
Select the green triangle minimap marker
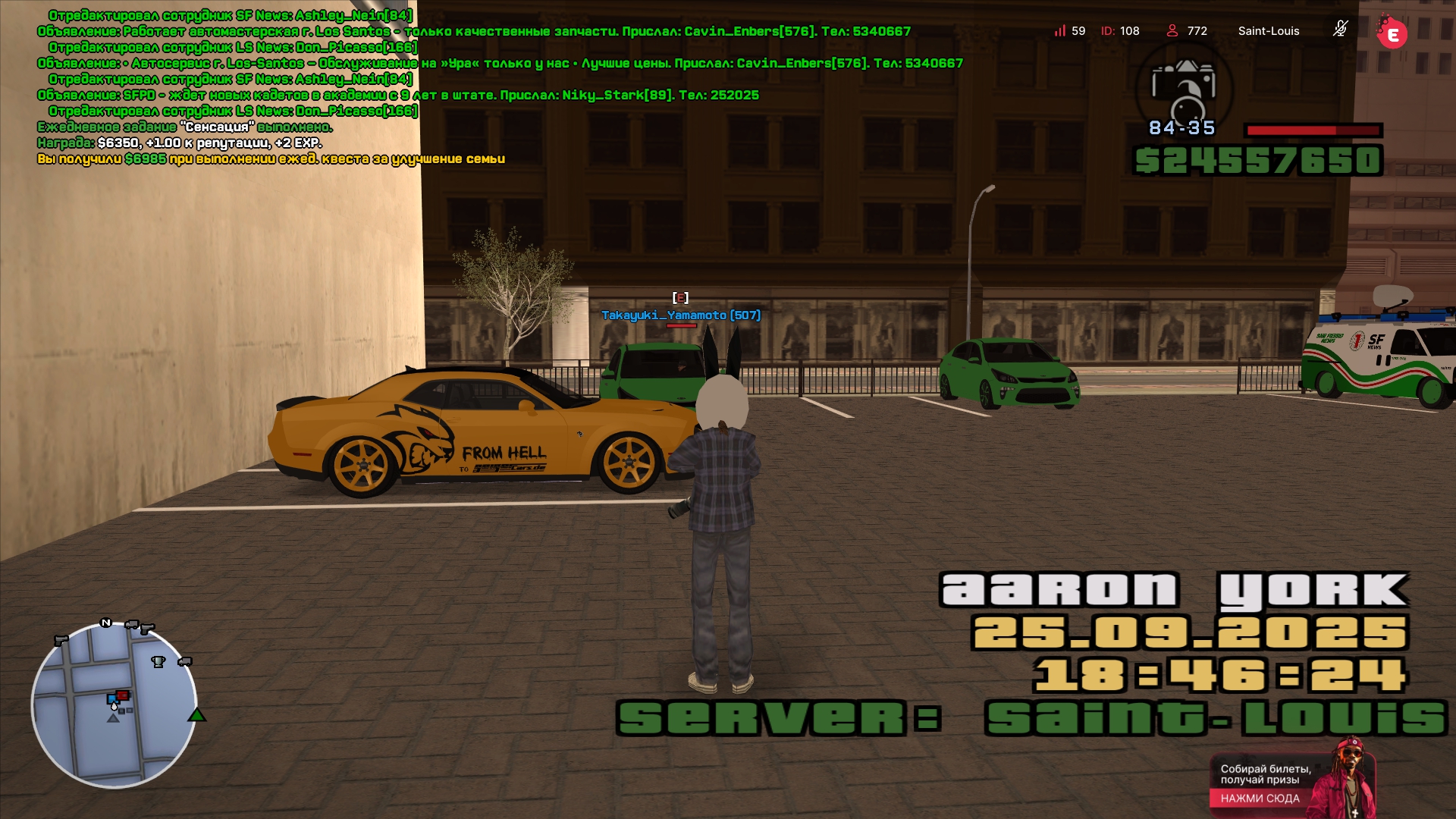[x=197, y=715]
